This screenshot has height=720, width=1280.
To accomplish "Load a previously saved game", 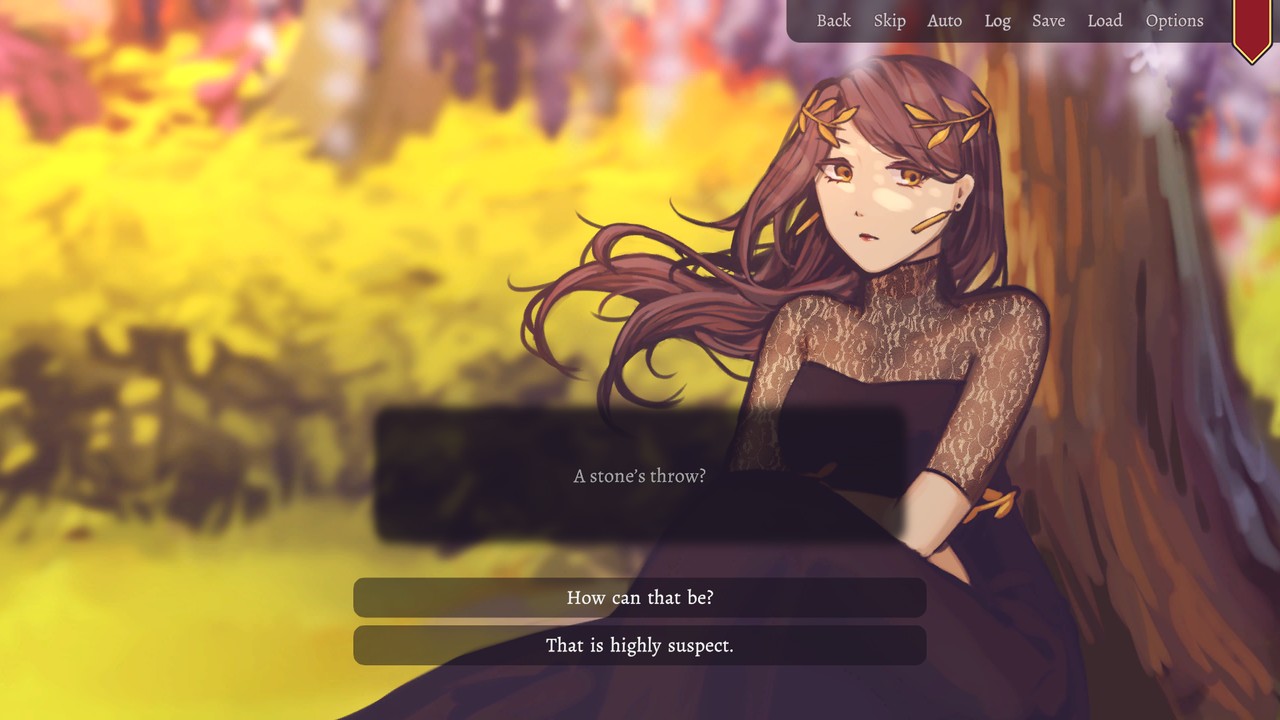I will 1105,20.
